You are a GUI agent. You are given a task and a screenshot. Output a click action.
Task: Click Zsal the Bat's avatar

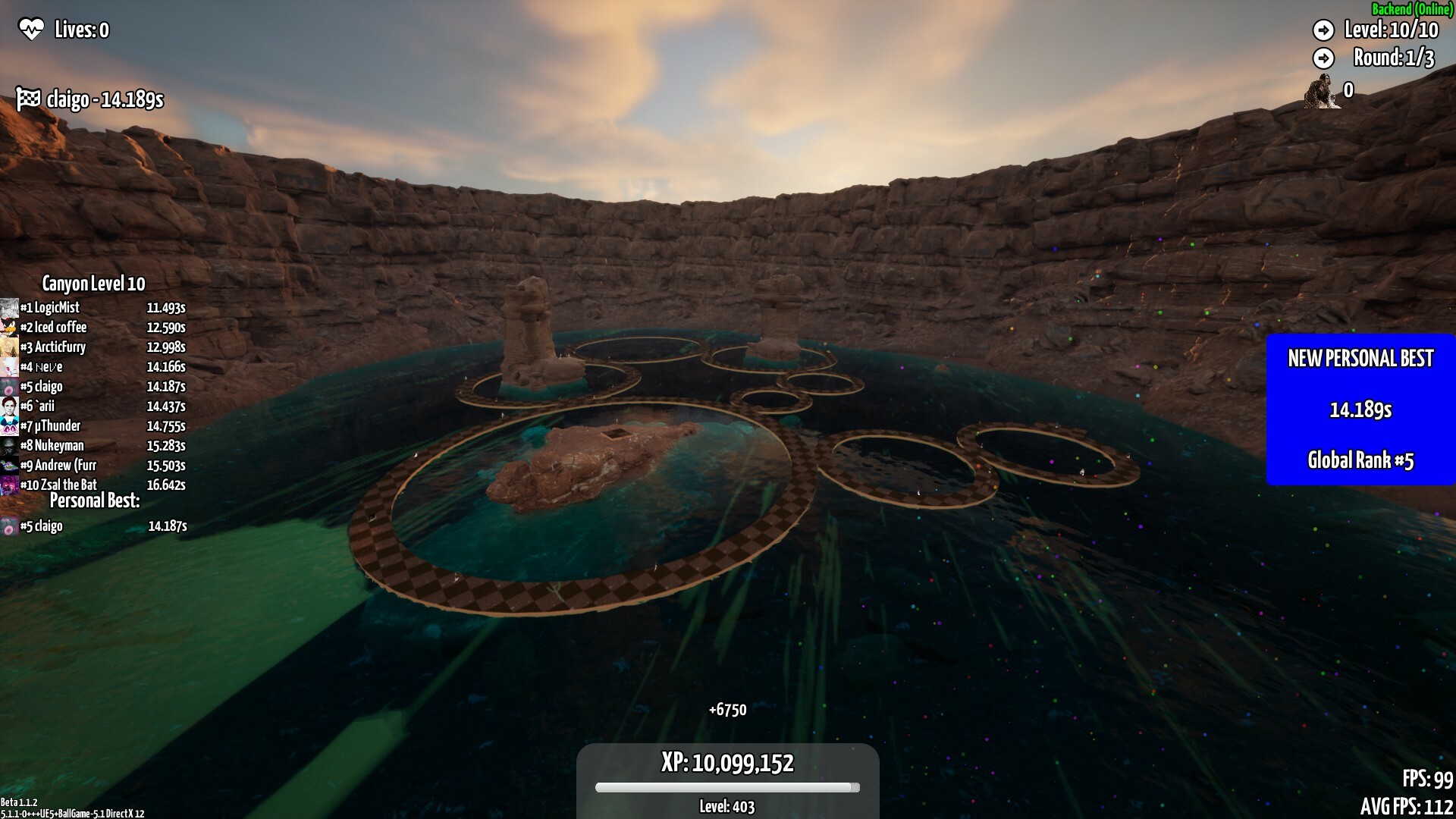9,485
